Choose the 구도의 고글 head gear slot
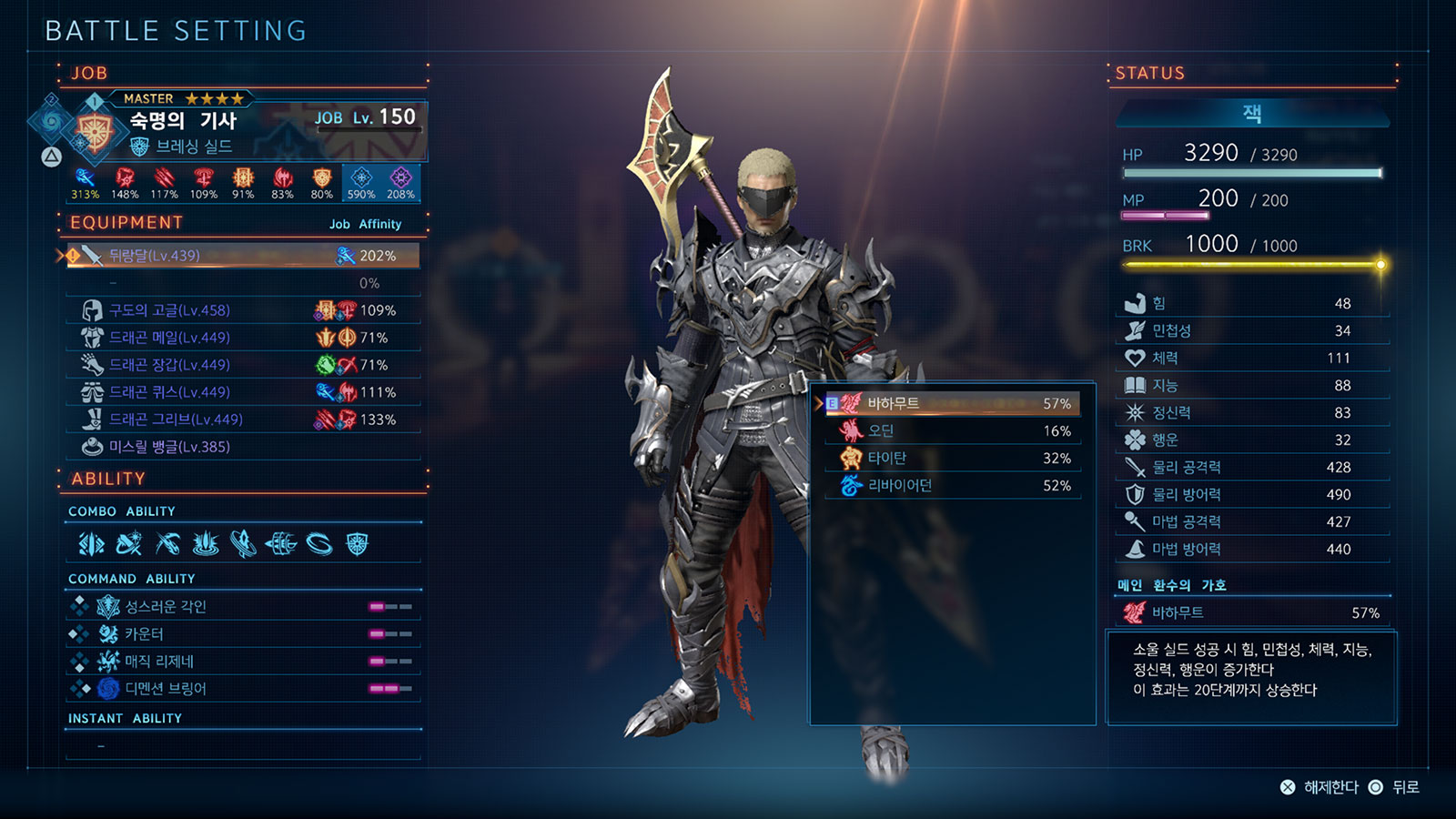The image size is (1456, 819). pos(243,310)
